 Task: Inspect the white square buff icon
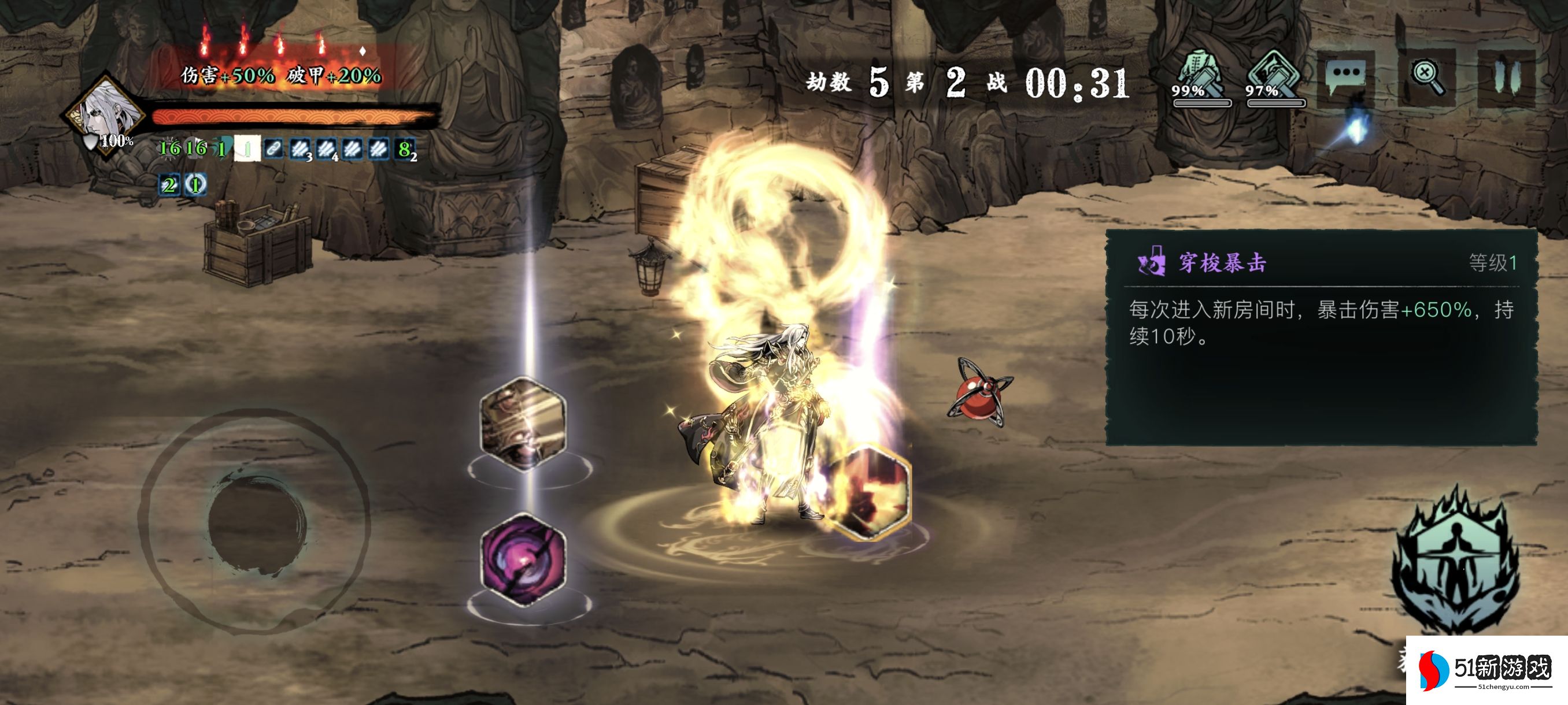click(247, 149)
